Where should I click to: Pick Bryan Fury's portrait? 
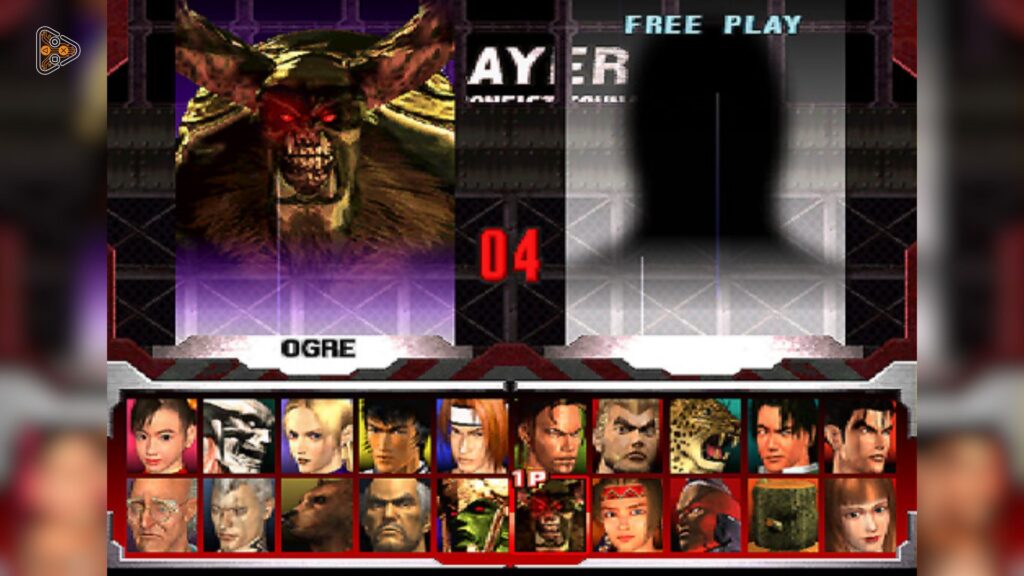click(x=239, y=514)
